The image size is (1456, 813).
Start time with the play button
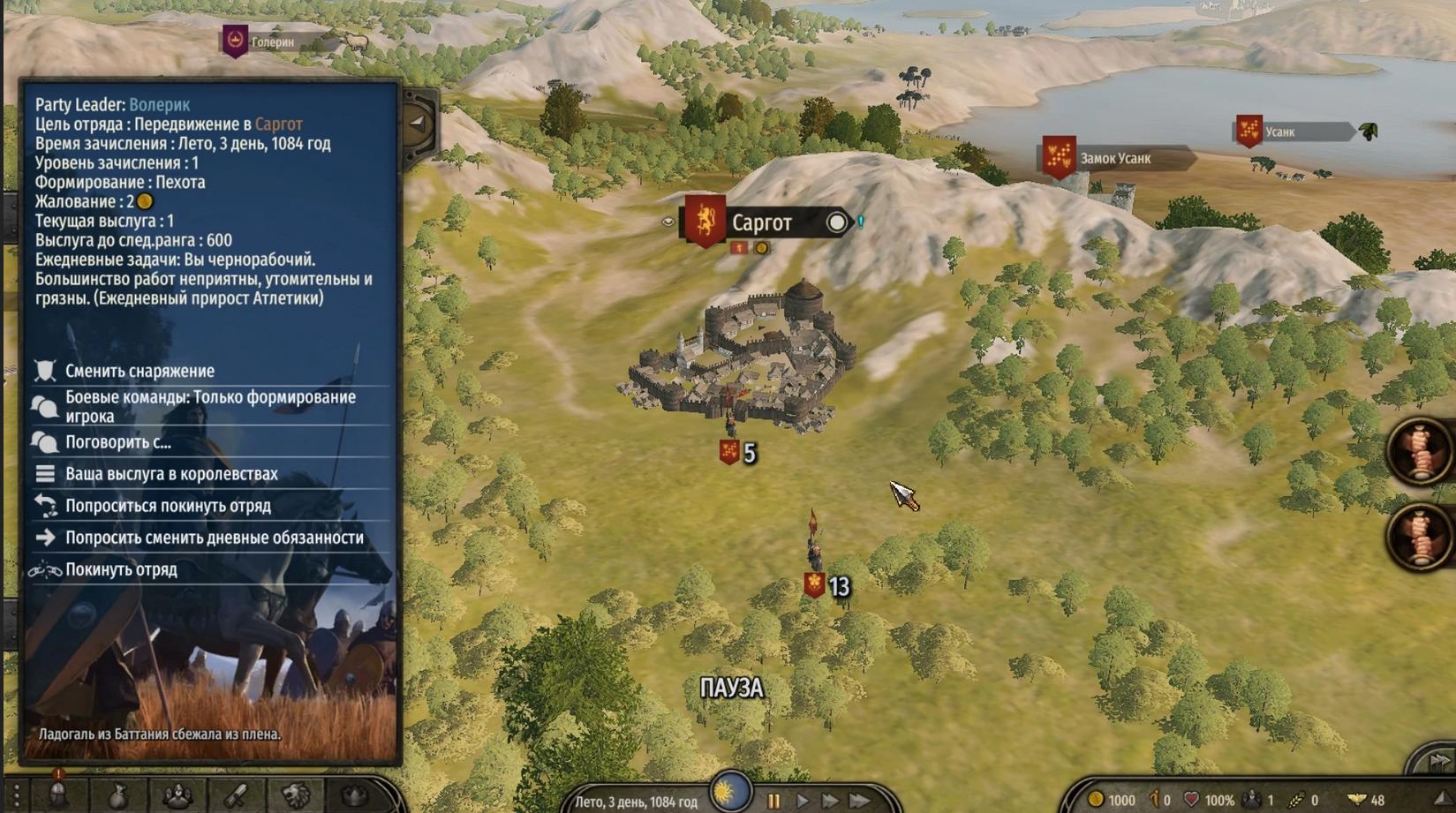tap(803, 802)
